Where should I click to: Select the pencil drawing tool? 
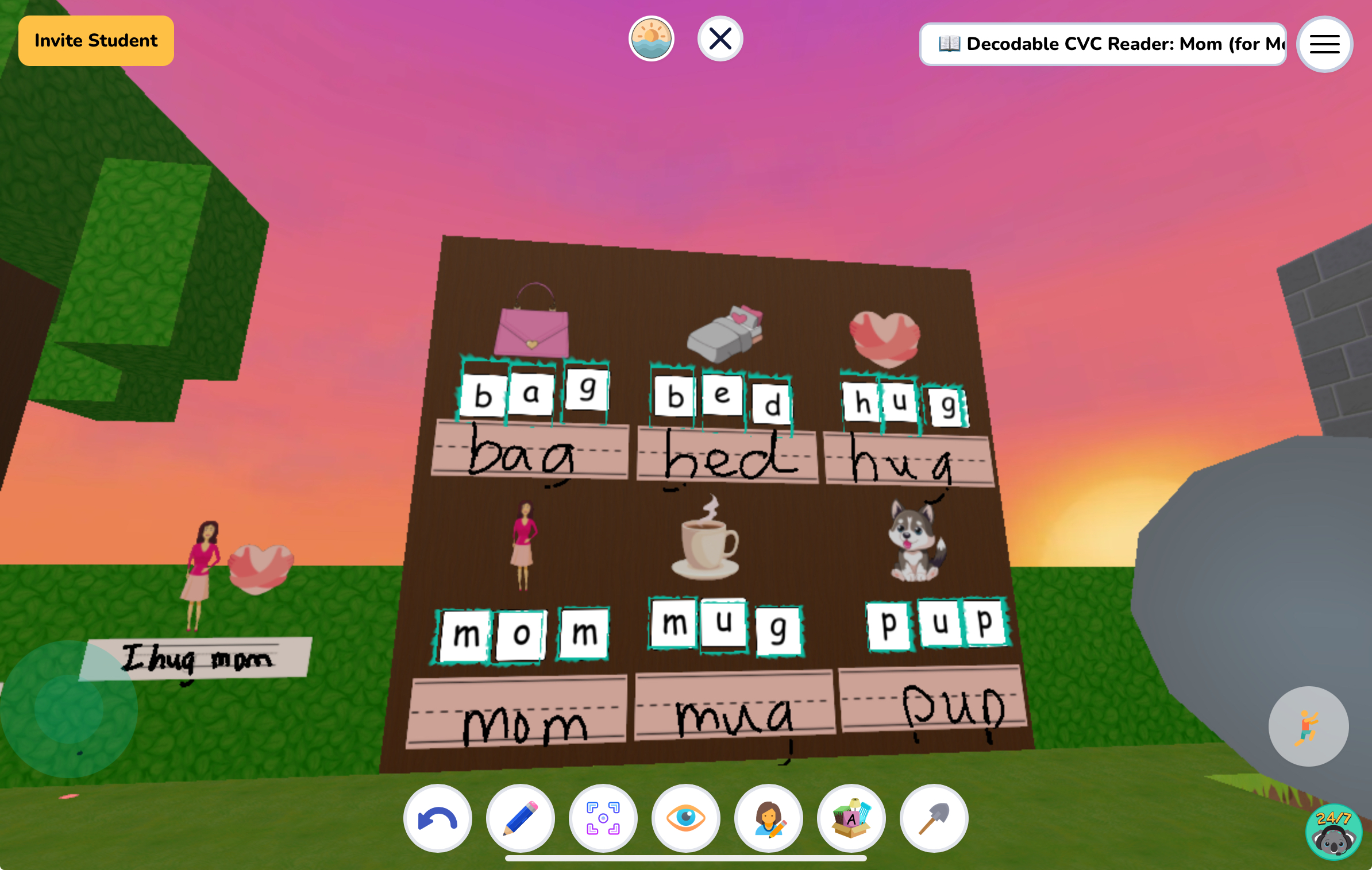[520, 818]
